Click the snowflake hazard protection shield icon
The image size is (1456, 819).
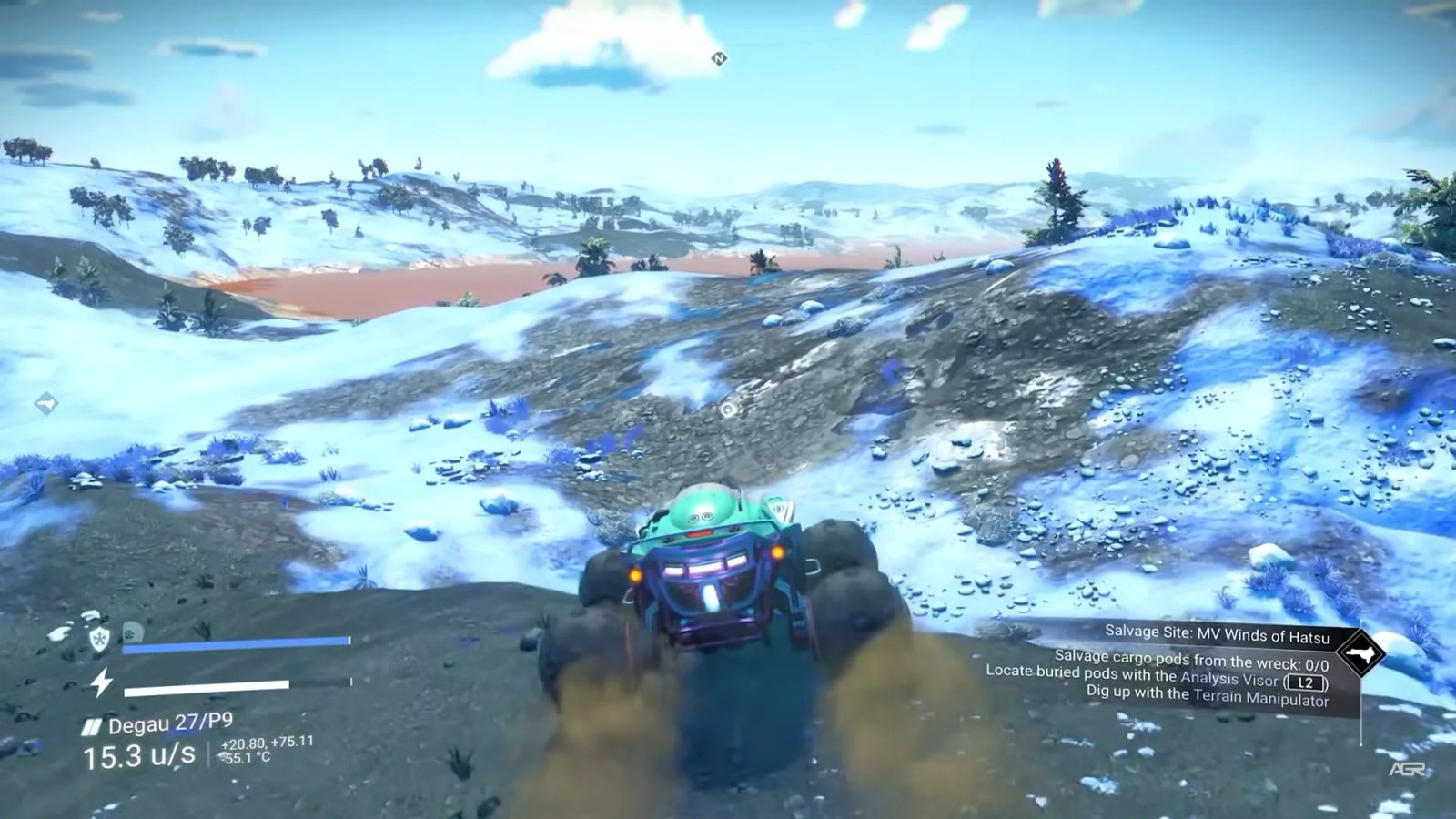pos(100,637)
